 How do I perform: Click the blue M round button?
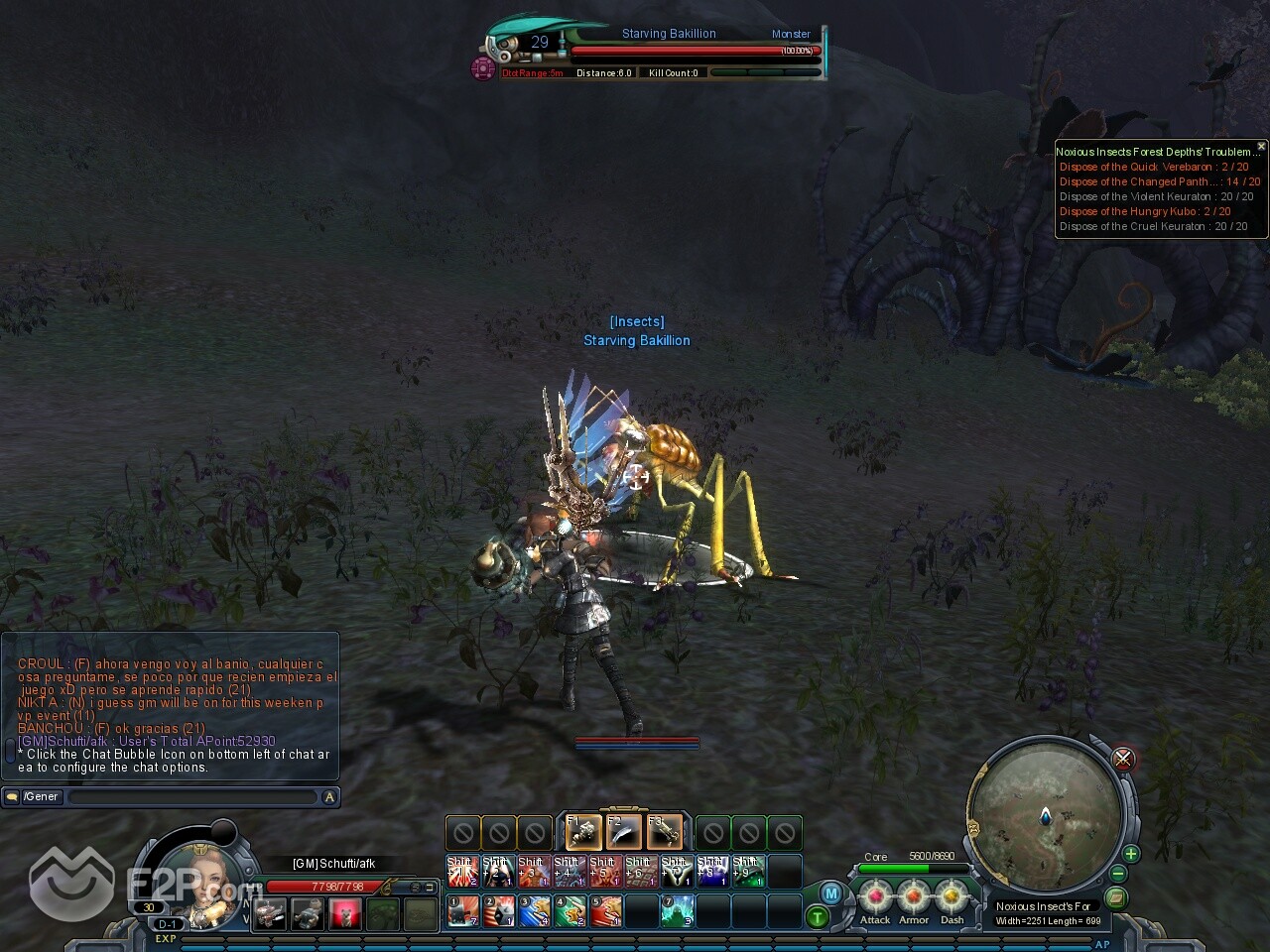click(x=831, y=893)
